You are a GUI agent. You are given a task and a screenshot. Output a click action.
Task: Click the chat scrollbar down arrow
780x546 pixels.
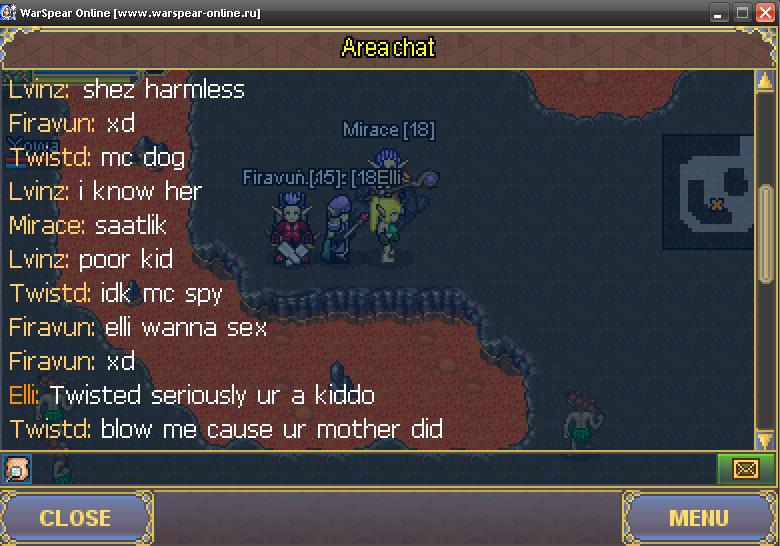[765, 440]
